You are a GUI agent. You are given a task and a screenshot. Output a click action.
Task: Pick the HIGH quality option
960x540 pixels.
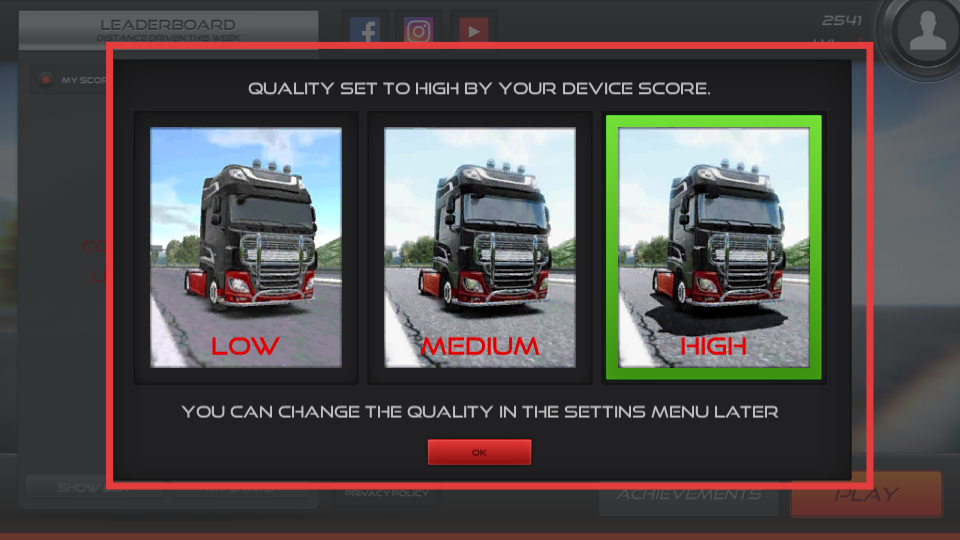tap(714, 247)
